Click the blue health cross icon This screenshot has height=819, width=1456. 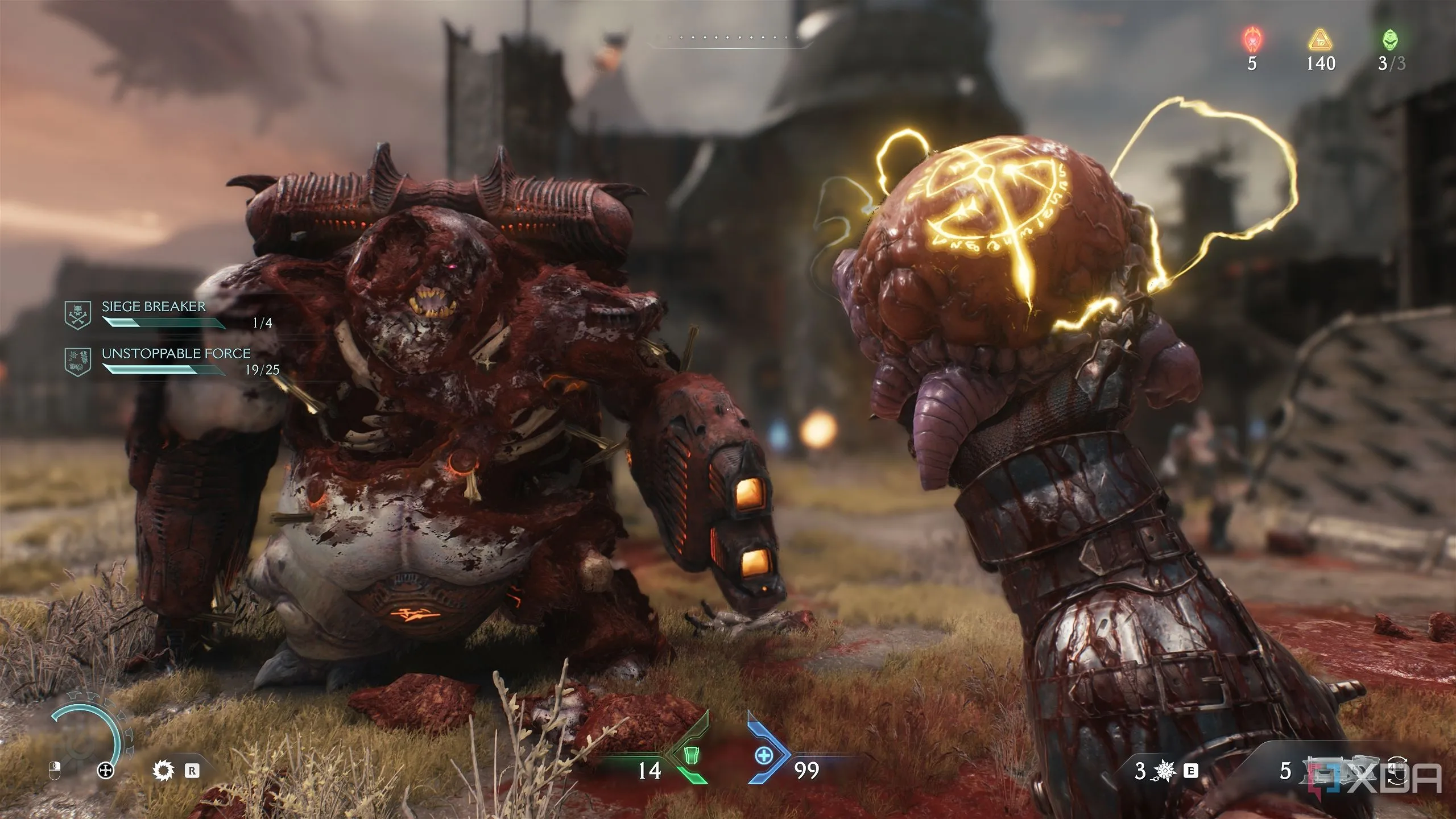[x=763, y=756]
